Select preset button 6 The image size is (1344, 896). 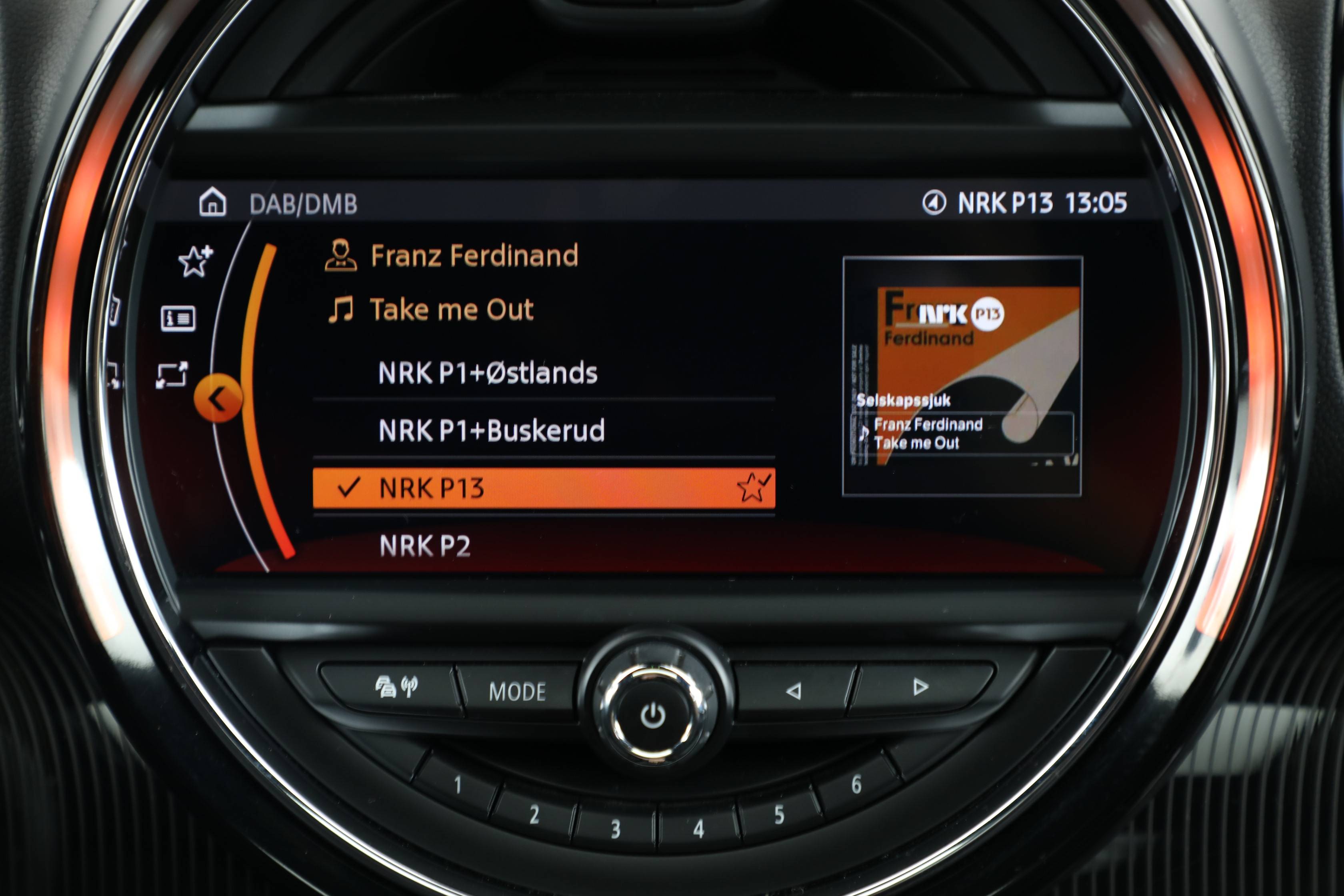pos(856,784)
